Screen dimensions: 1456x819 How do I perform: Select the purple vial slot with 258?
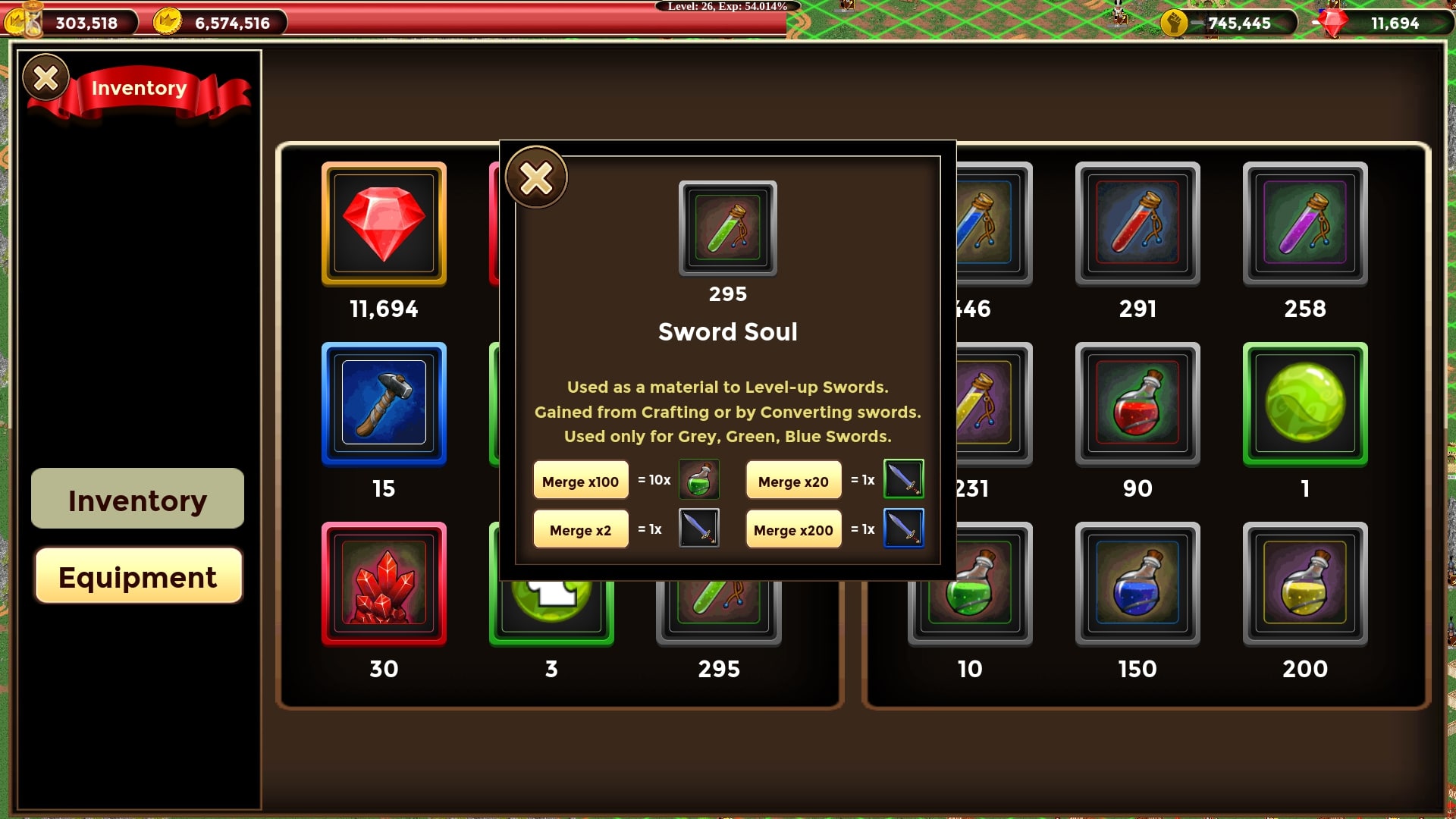[x=1304, y=224]
